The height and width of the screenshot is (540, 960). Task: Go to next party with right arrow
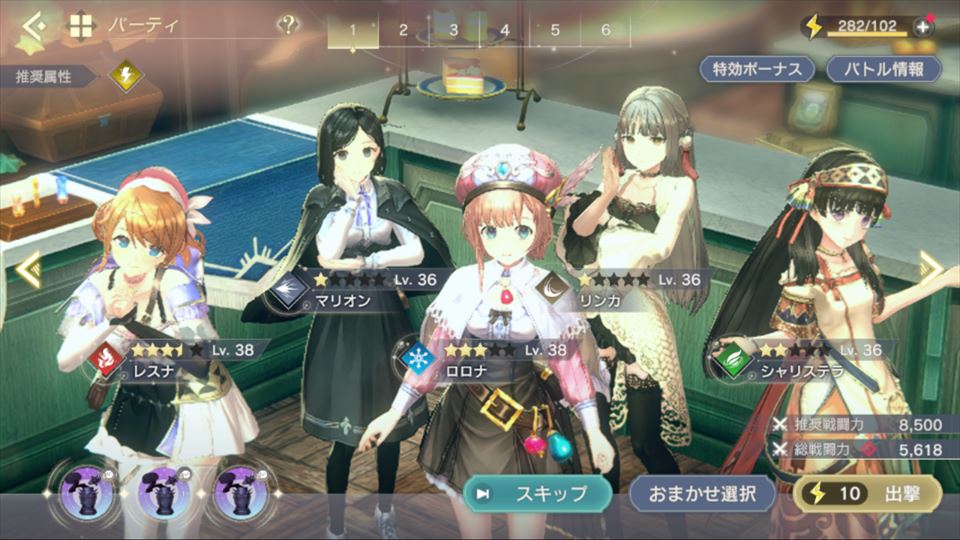[x=931, y=266]
